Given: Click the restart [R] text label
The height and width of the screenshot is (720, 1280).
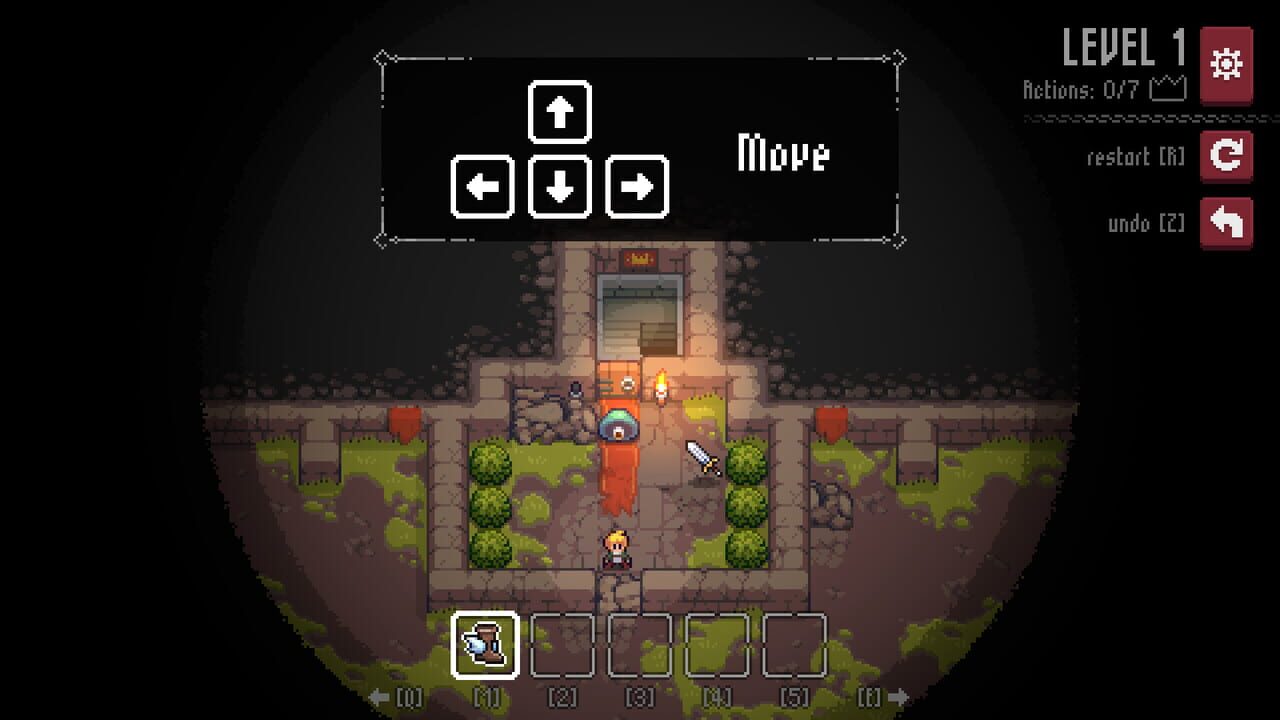Looking at the screenshot, I should pos(1137,157).
